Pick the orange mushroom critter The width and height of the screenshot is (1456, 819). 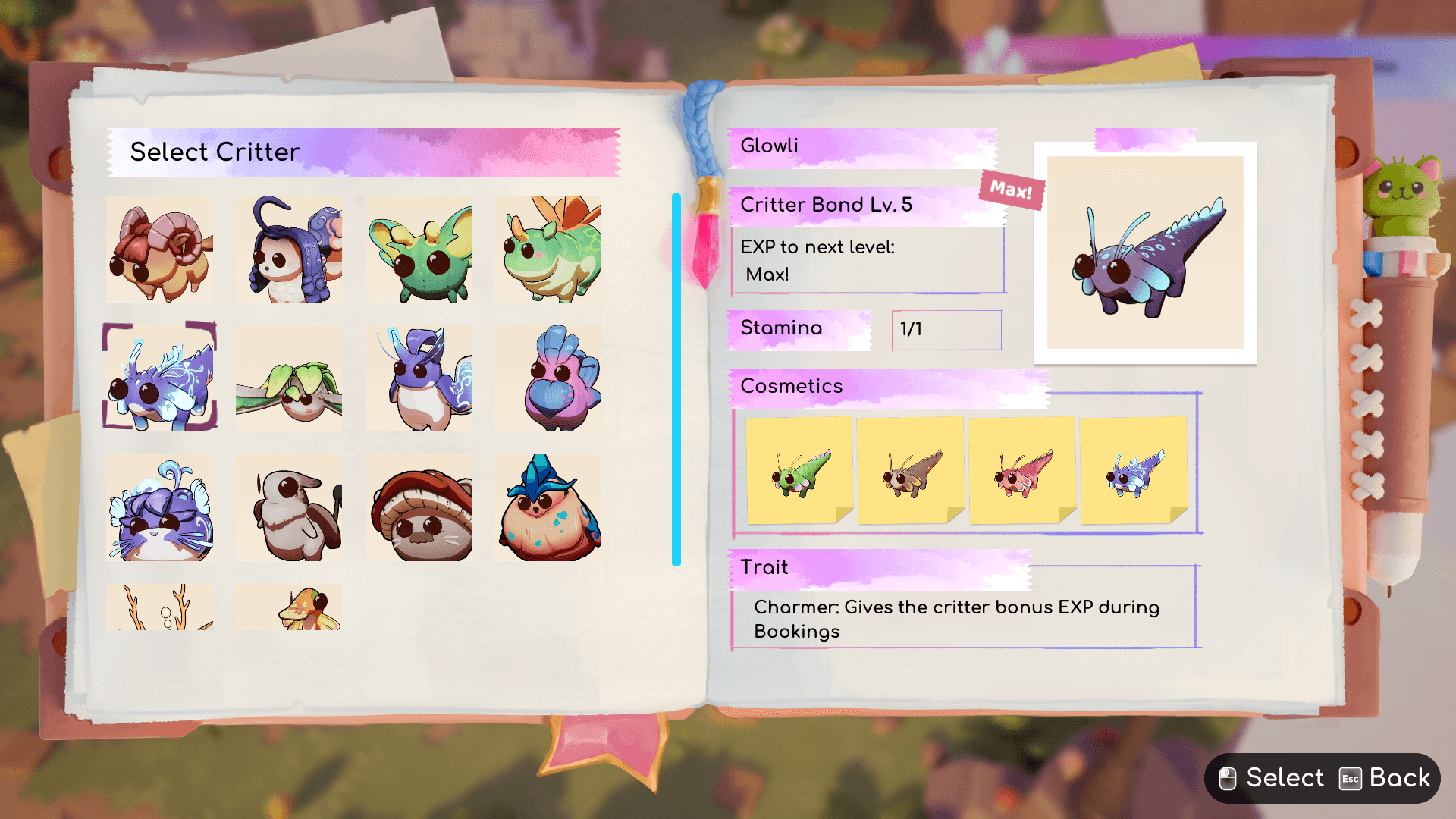pos(289,608)
